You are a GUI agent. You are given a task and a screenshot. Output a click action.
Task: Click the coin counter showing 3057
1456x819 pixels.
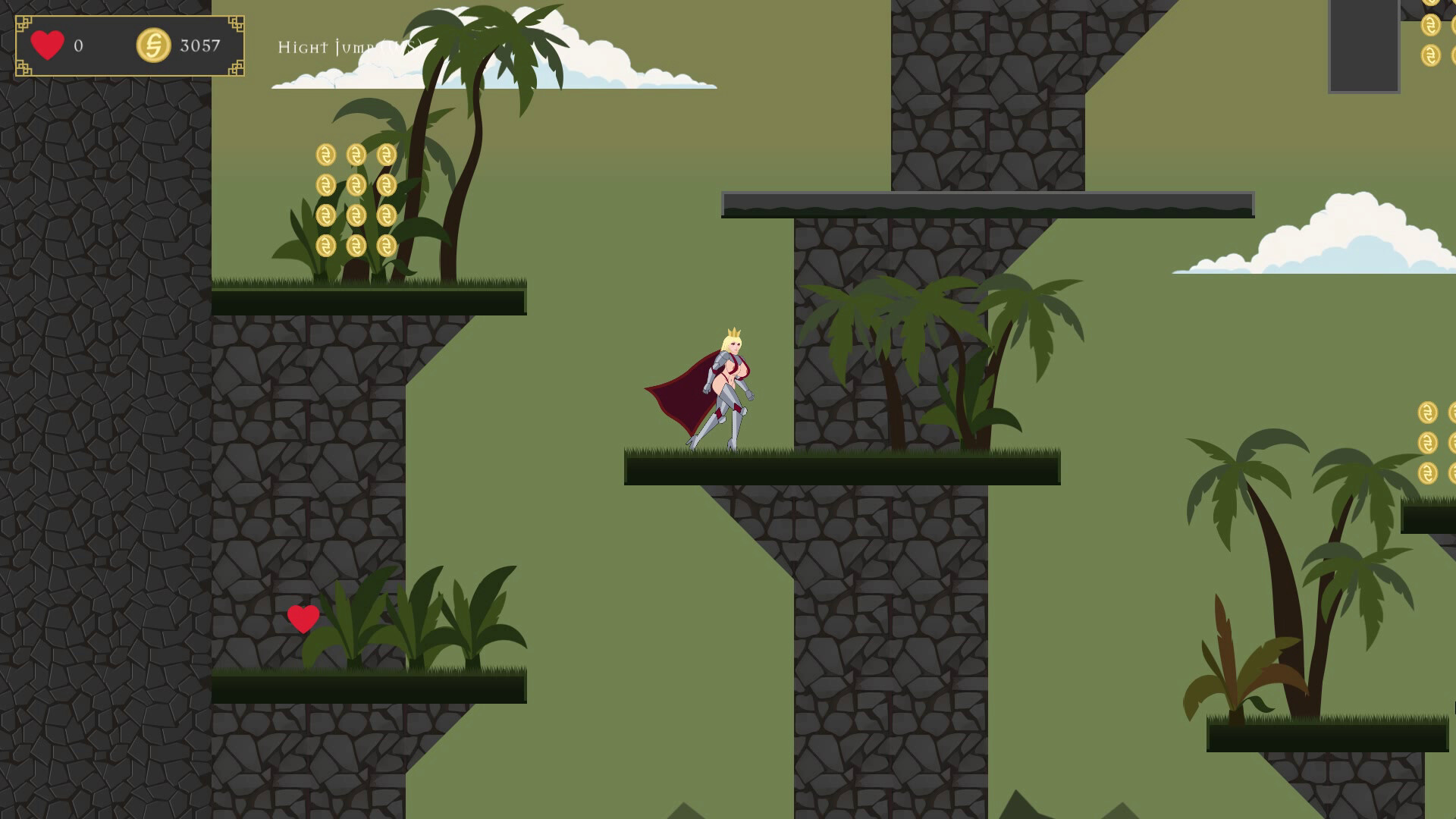click(x=199, y=45)
